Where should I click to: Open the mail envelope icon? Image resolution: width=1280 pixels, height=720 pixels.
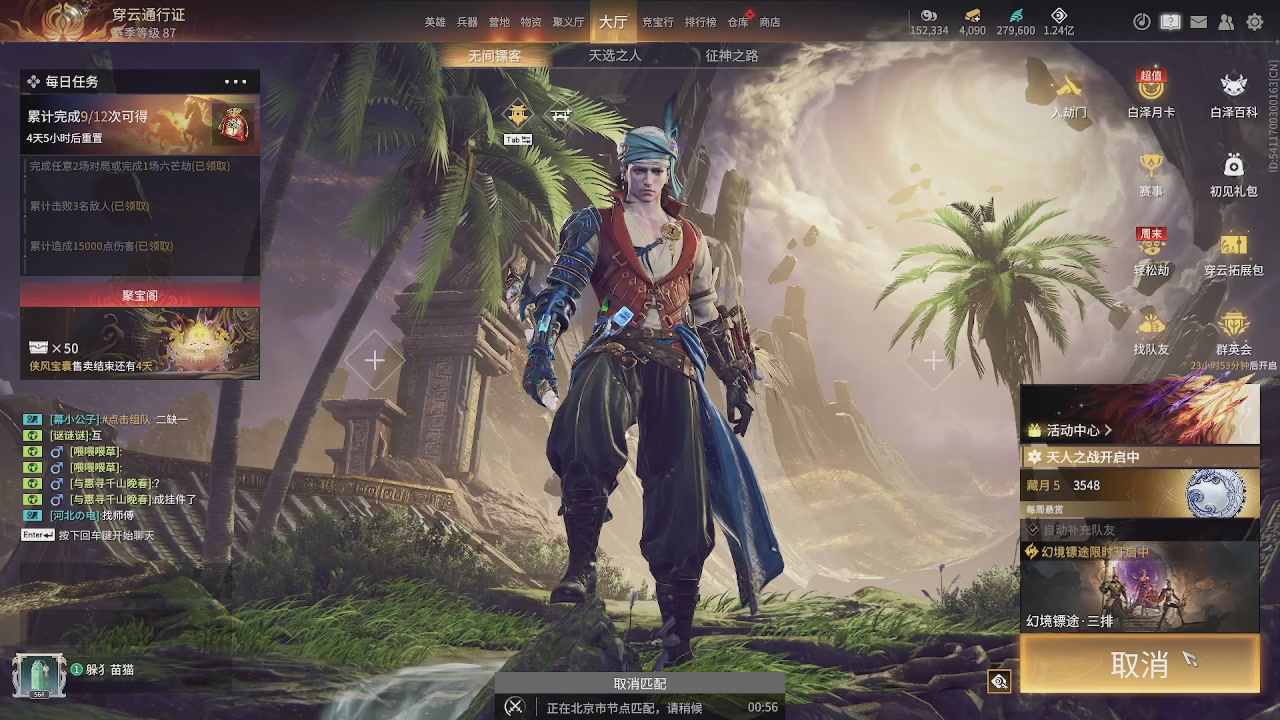1198,22
